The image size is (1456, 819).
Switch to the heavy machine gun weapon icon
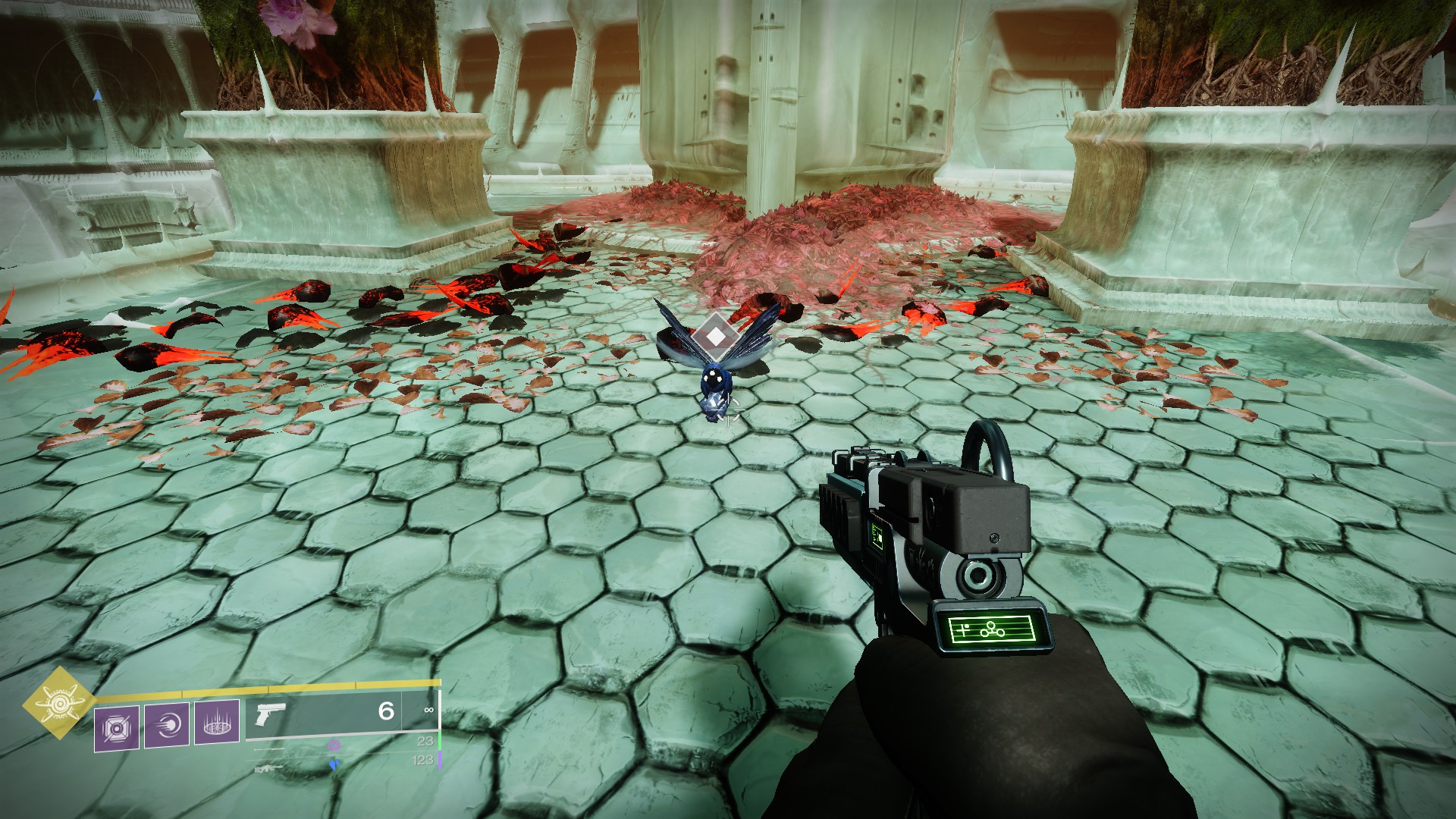tap(269, 769)
